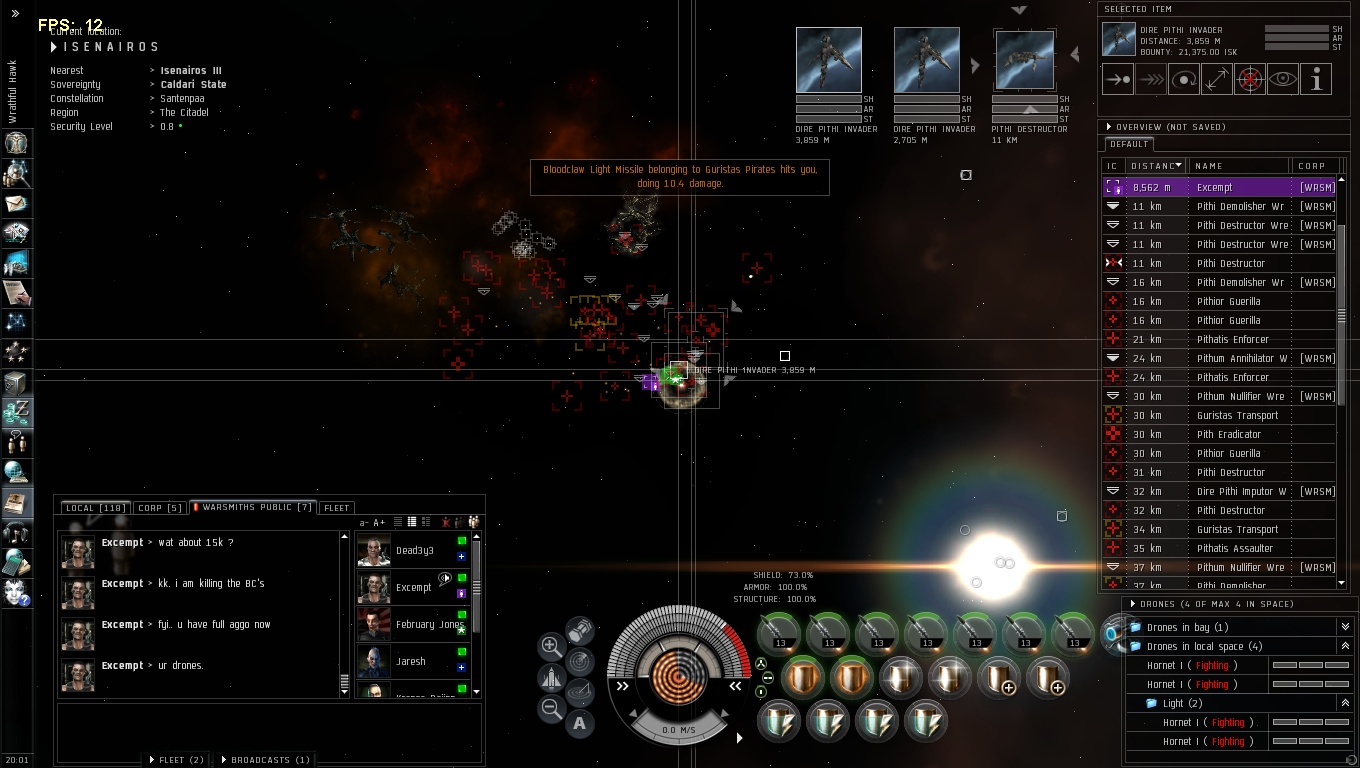Toggle the autopilot A button

pyautogui.click(x=580, y=724)
